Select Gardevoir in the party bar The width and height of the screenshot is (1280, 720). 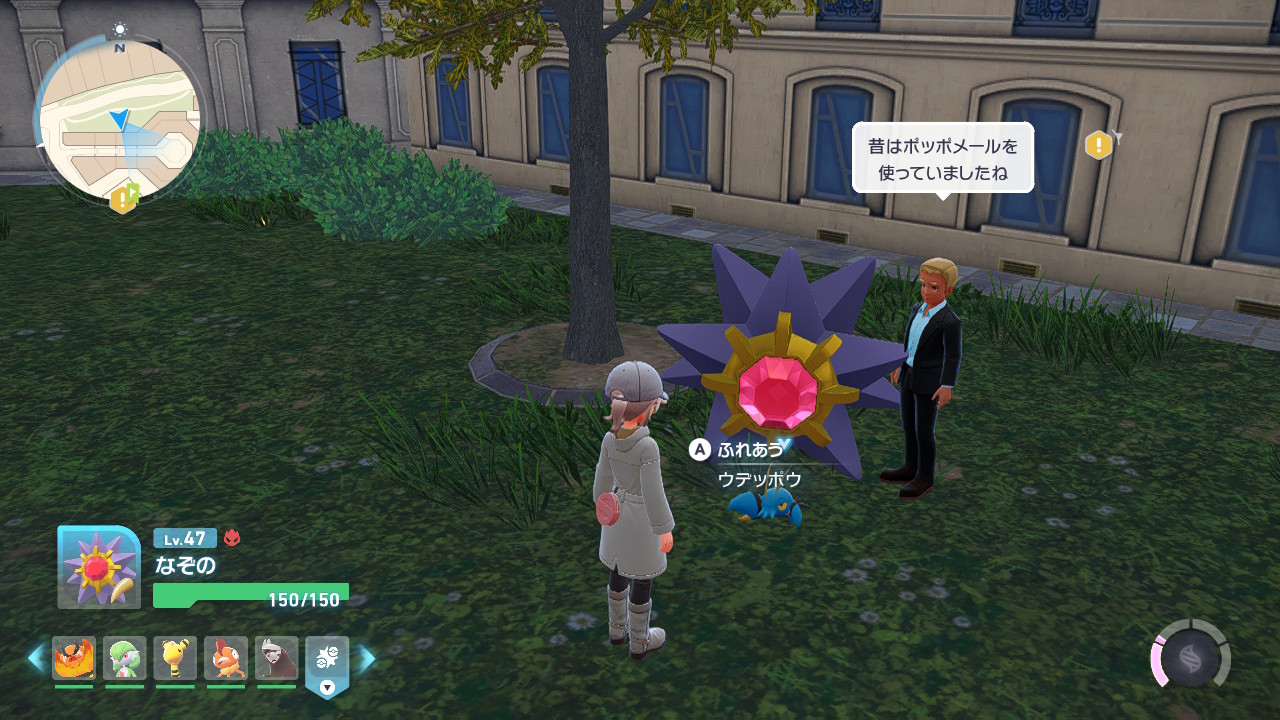(125, 658)
